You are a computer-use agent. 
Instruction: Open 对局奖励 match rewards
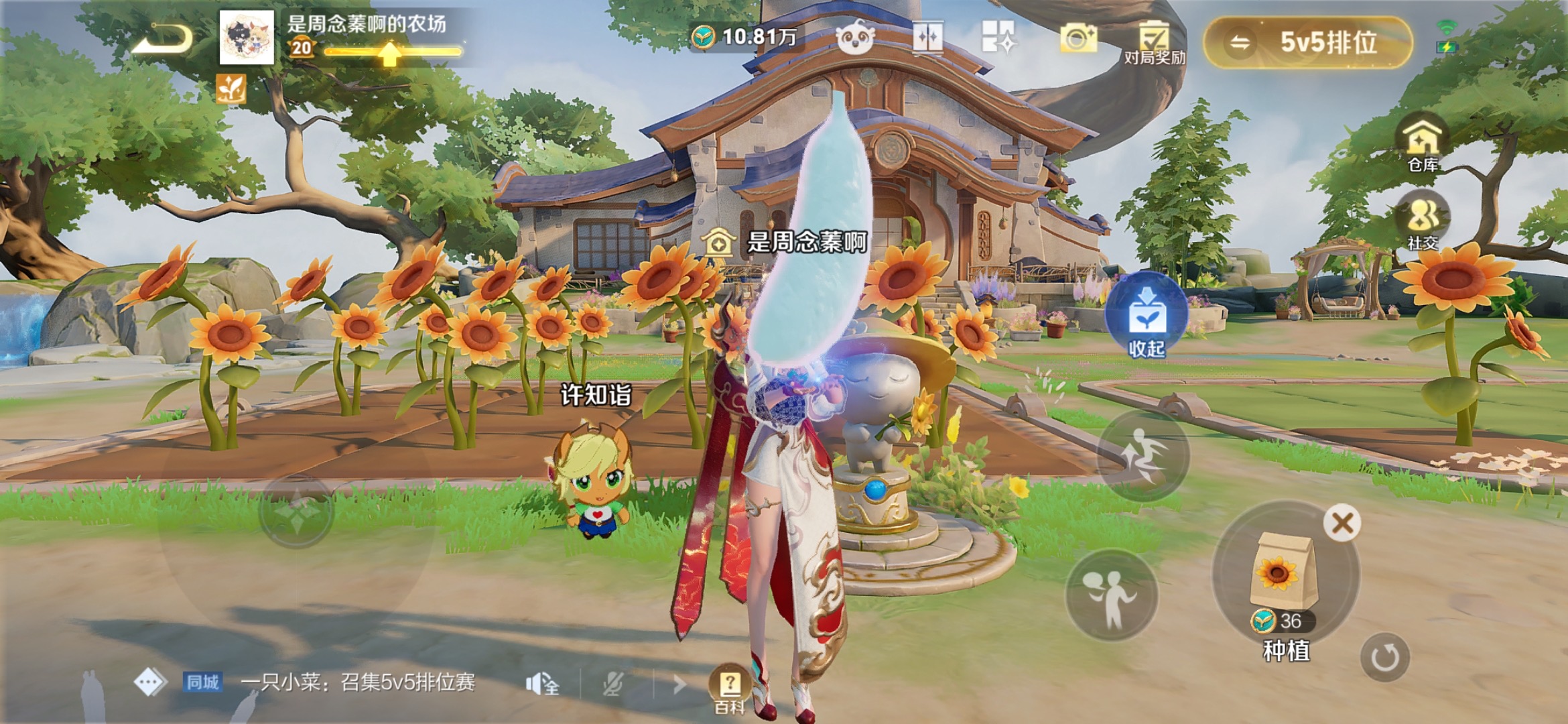tap(1154, 42)
